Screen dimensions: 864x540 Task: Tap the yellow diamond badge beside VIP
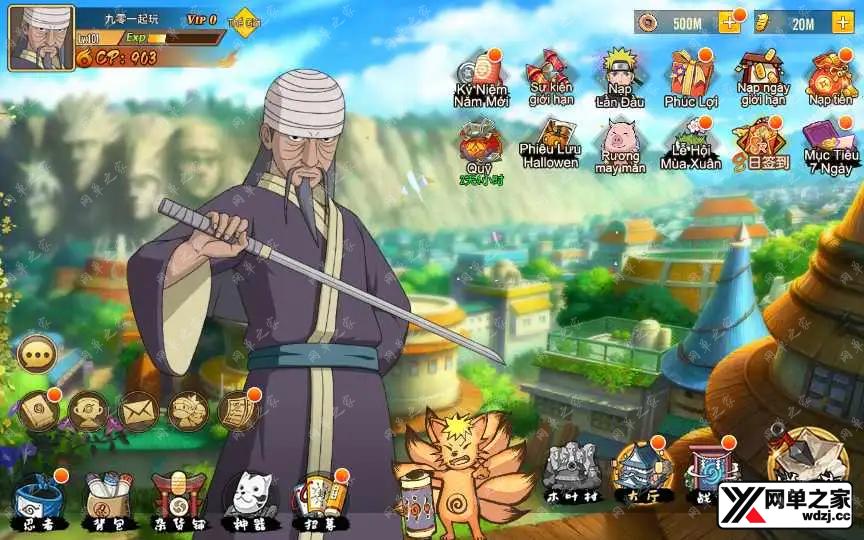244,22
